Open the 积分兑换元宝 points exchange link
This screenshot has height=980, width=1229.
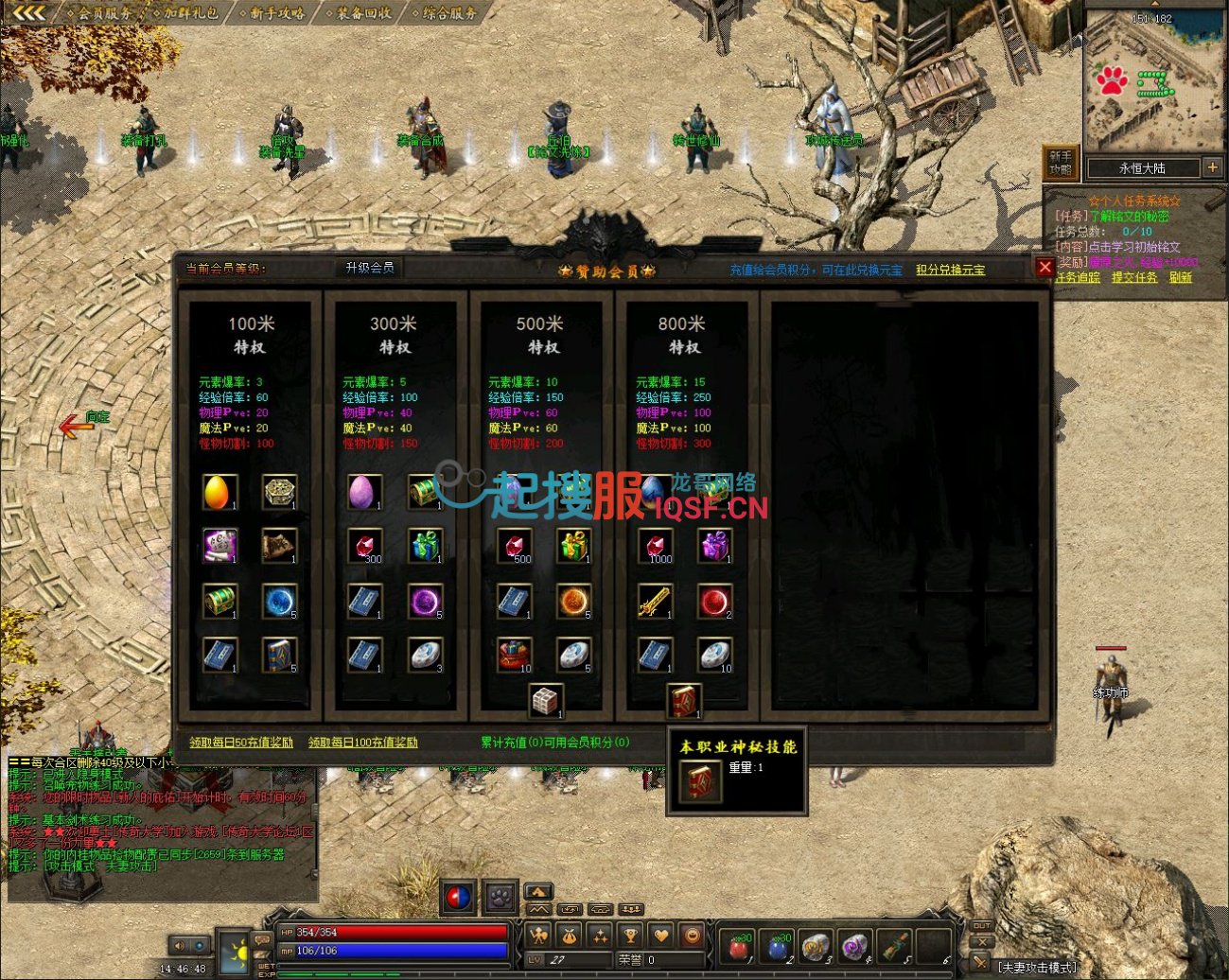click(x=950, y=271)
